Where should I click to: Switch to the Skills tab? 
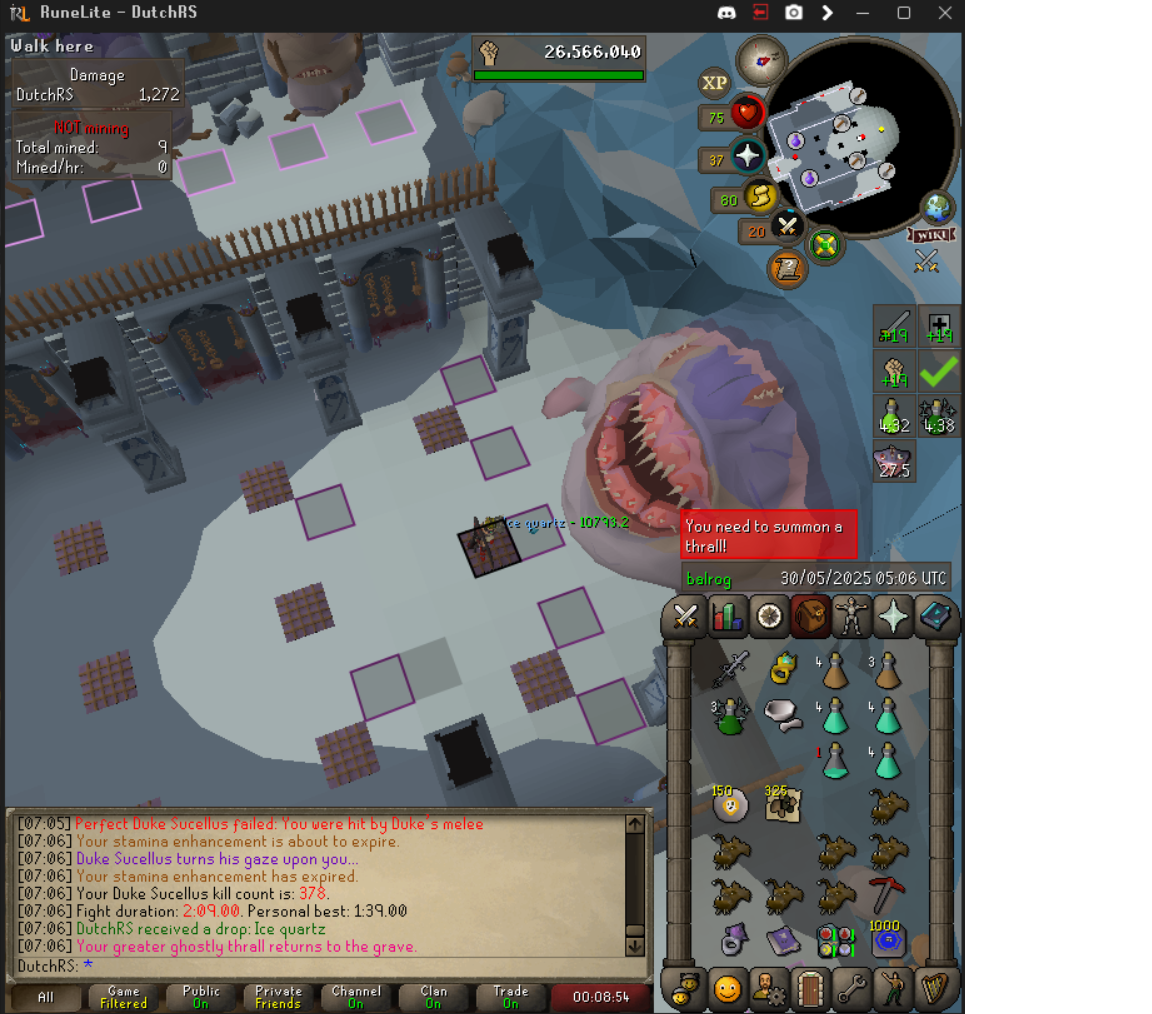[728, 616]
